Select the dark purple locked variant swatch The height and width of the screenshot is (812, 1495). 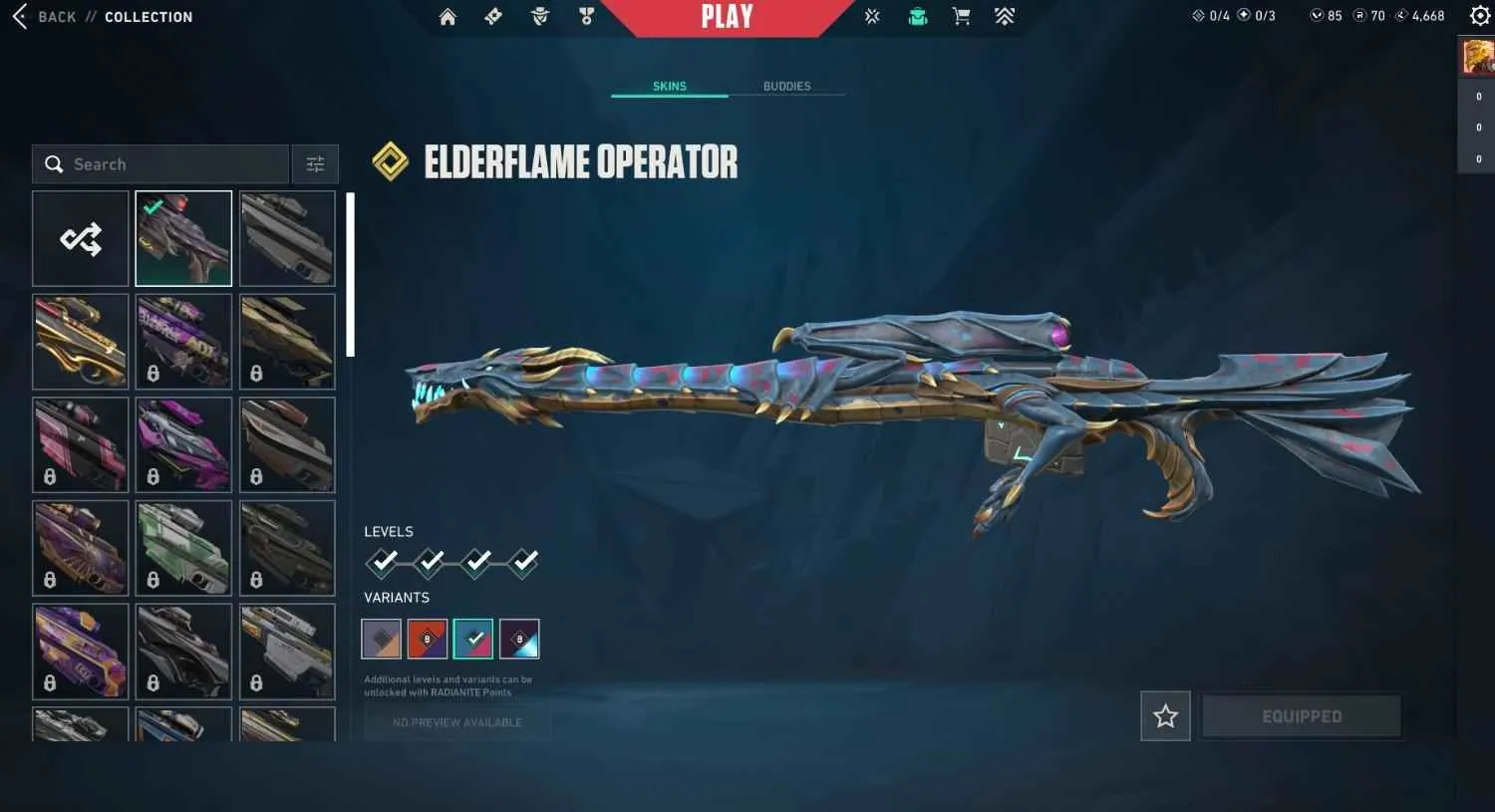click(518, 639)
